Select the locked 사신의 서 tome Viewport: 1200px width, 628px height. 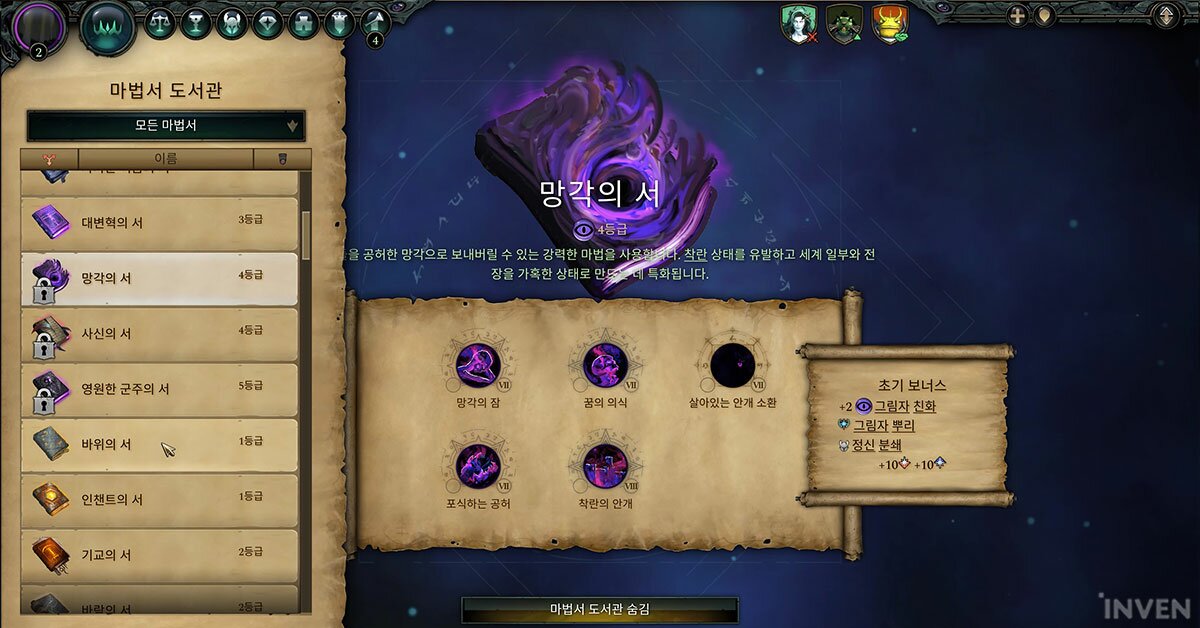click(x=160, y=334)
